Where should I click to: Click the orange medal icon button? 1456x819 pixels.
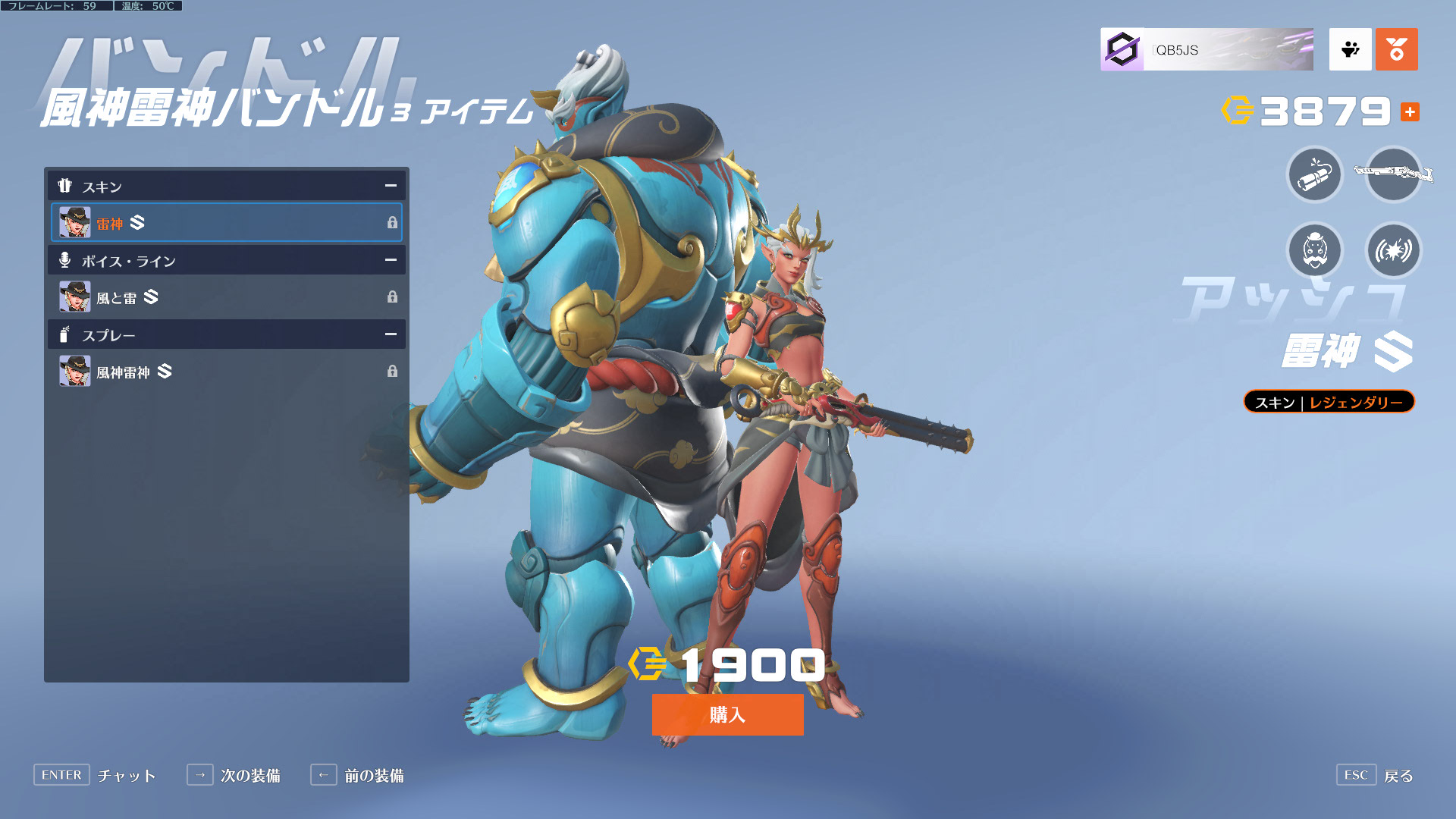(1396, 50)
